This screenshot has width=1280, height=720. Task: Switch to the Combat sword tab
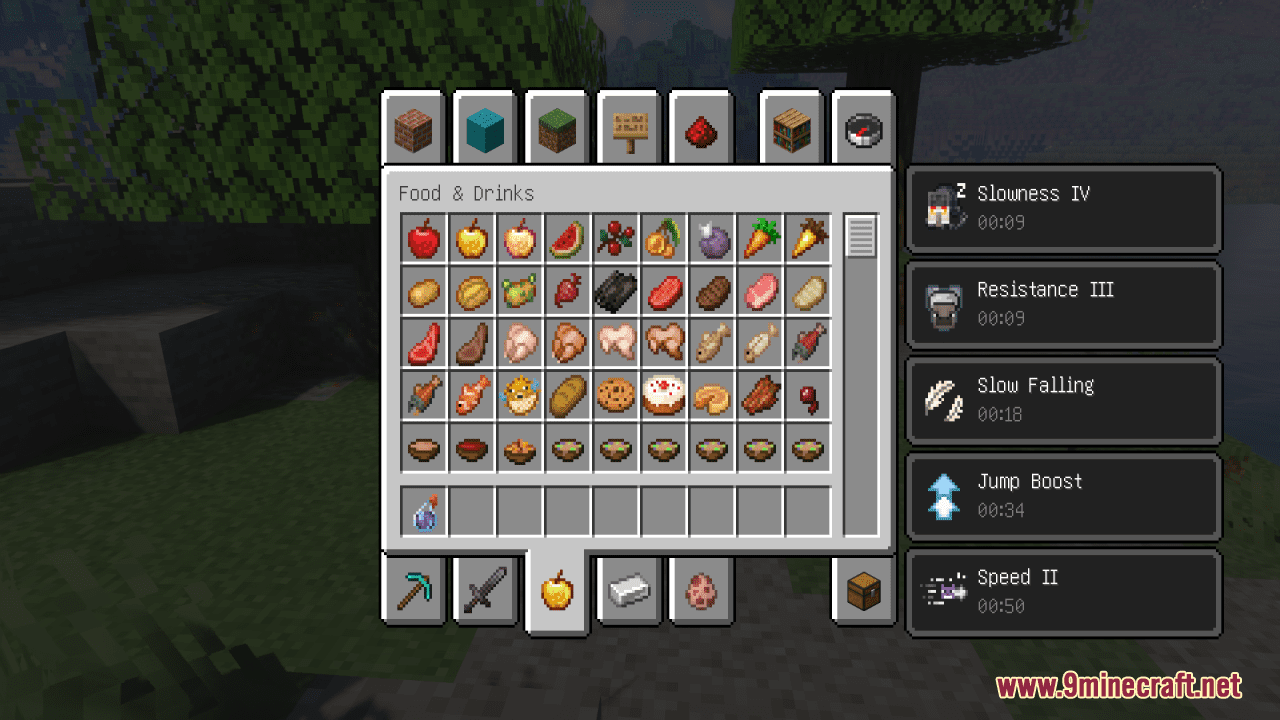(486, 591)
